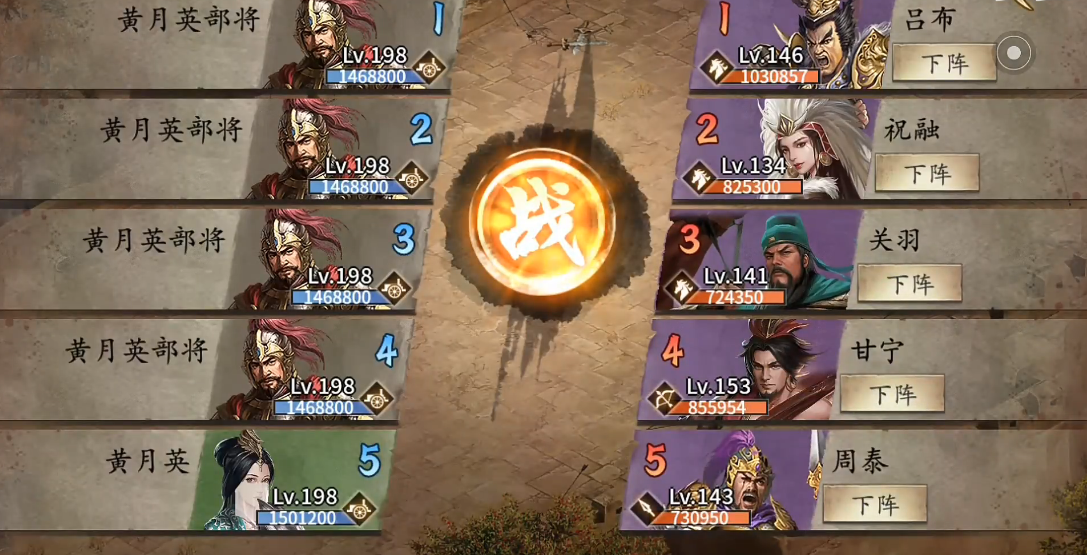Dismiss 周泰 from the battle lineup

coord(874,504)
